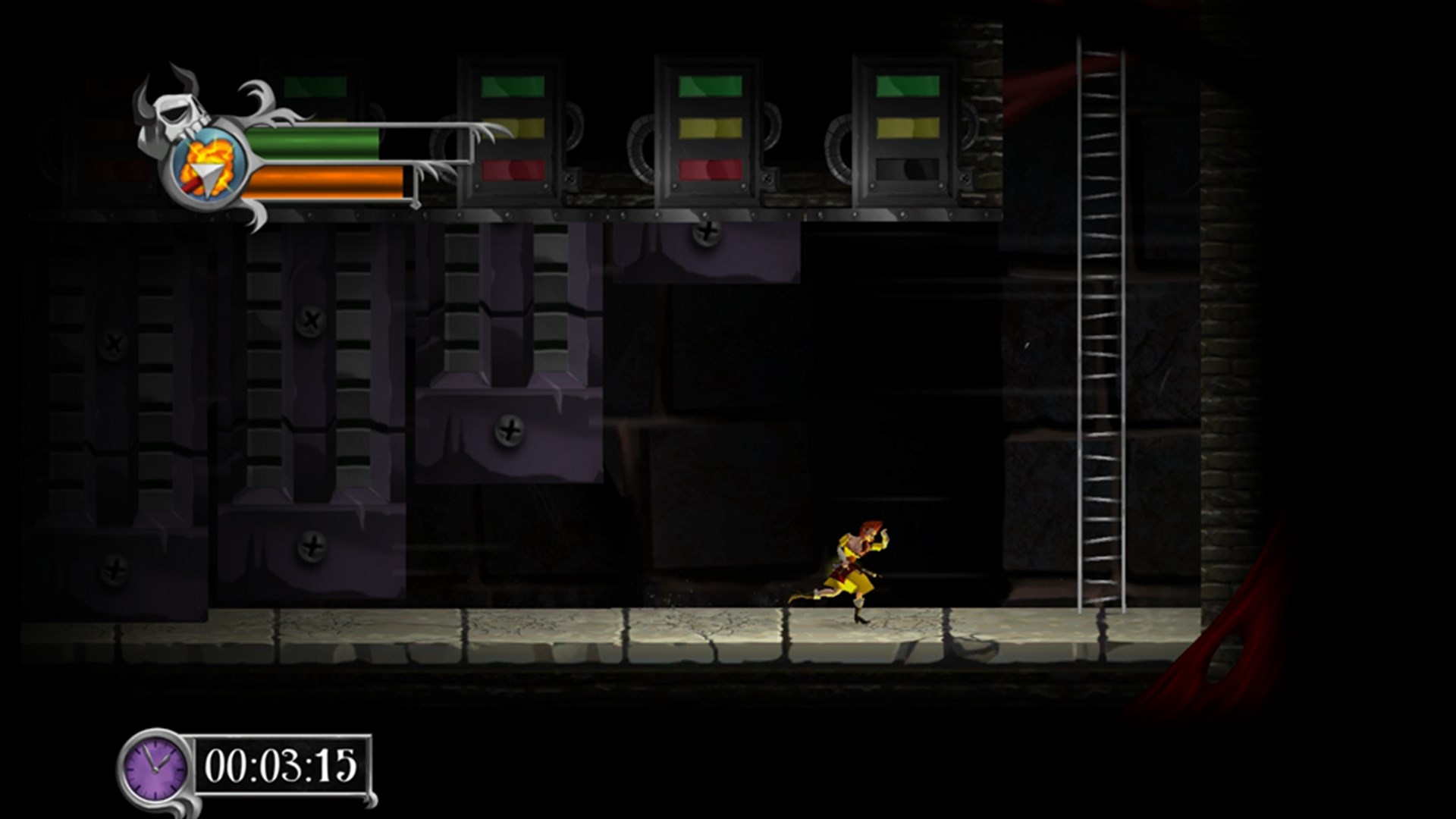The width and height of the screenshot is (1456, 819).
Task: Click the orange stamina bar below the health bar
Action: (326, 183)
